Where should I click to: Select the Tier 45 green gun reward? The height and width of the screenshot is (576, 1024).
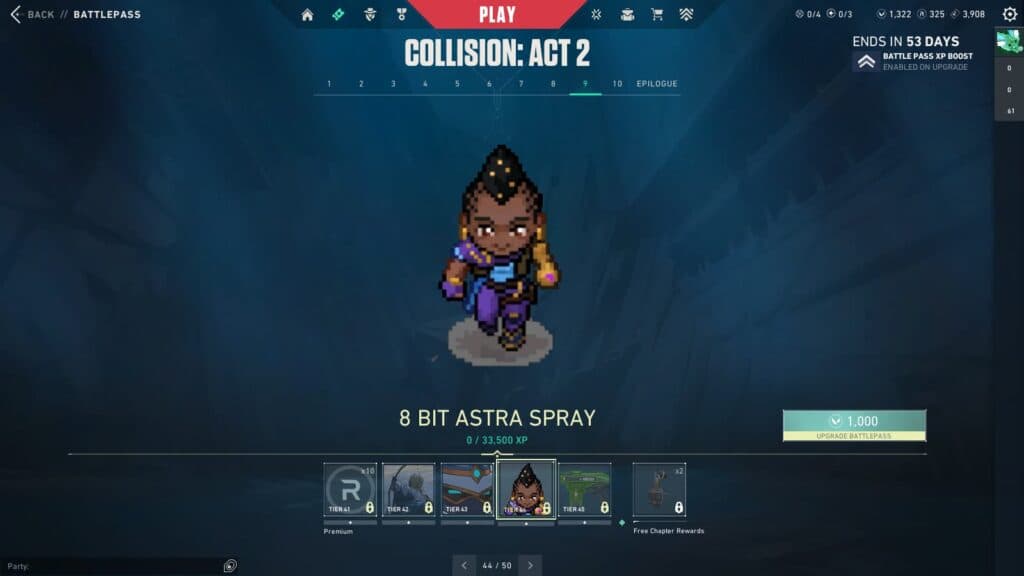(584, 489)
